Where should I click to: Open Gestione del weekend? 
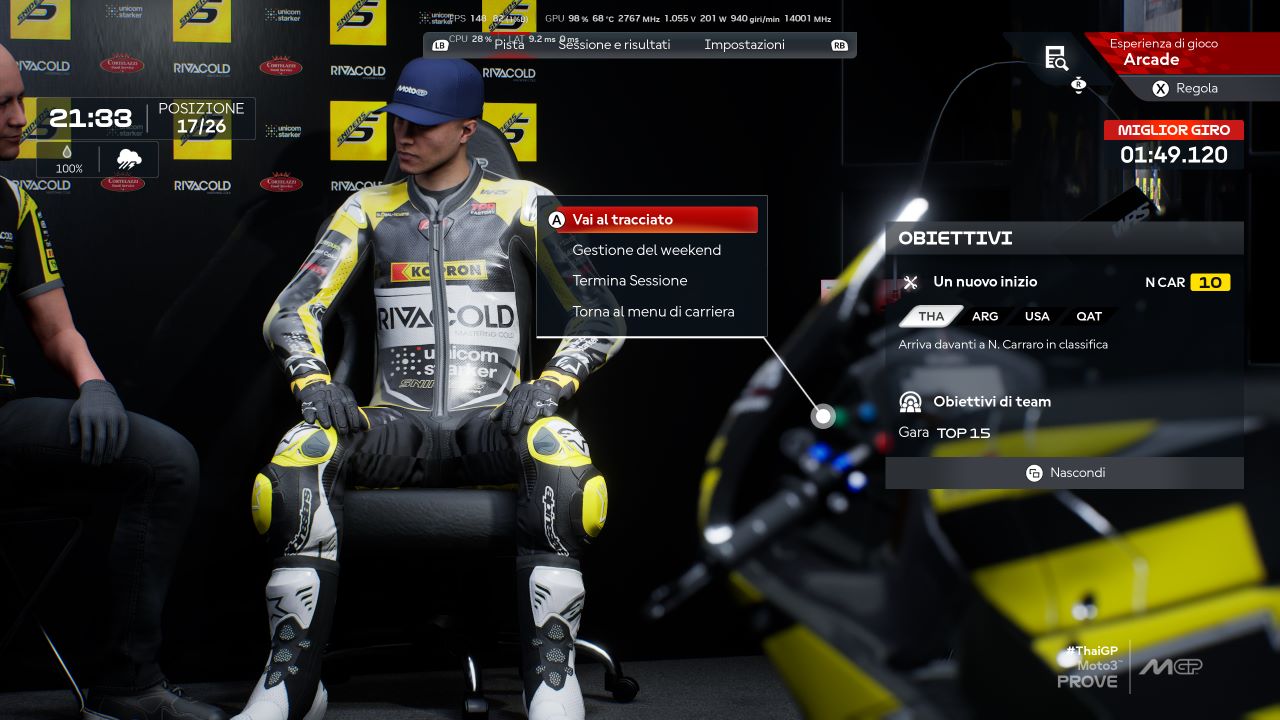click(646, 250)
